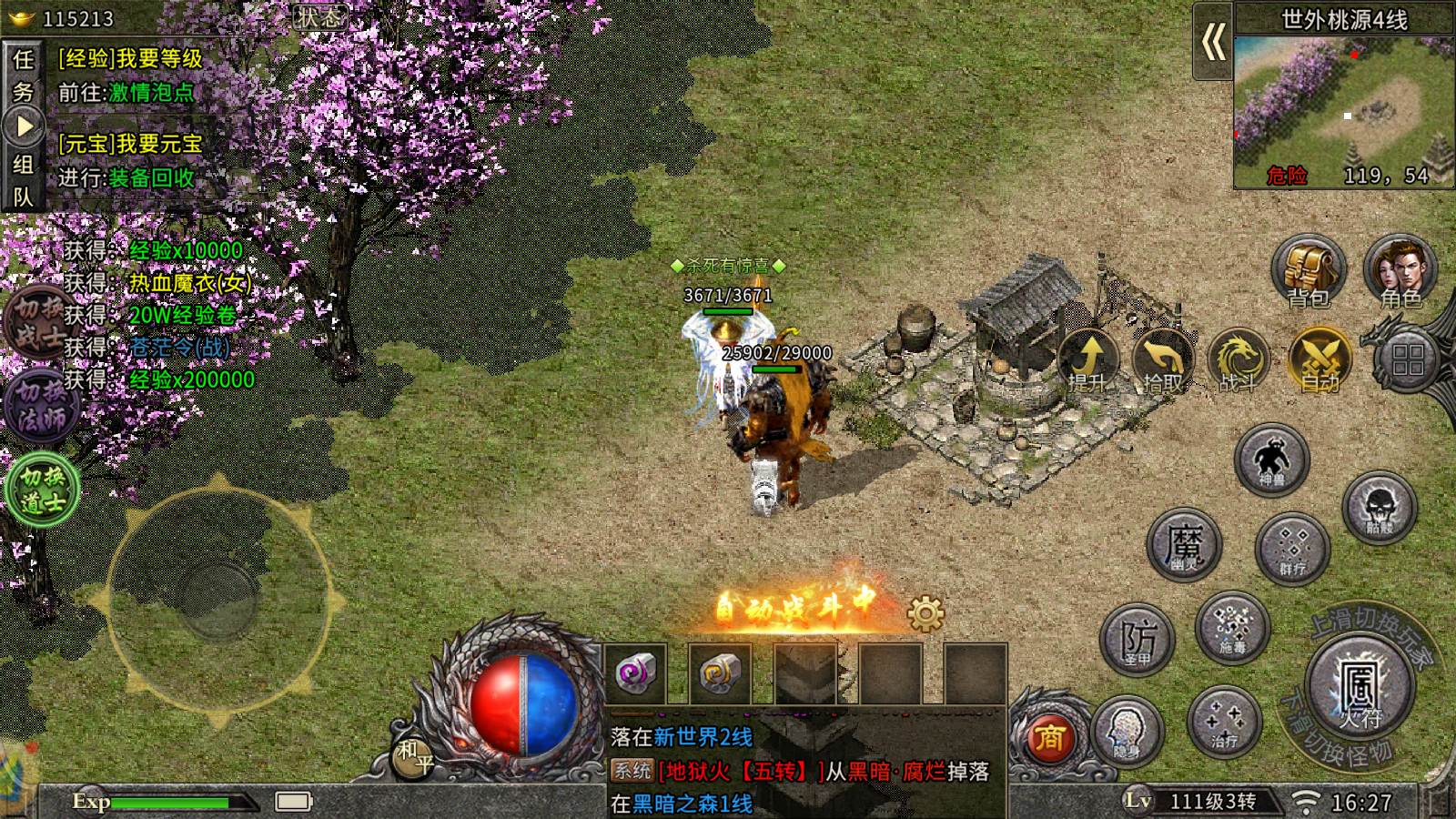Use the 群疗 group heal skill
This screenshot has width=1456, height=819.
pos(1292,549)
